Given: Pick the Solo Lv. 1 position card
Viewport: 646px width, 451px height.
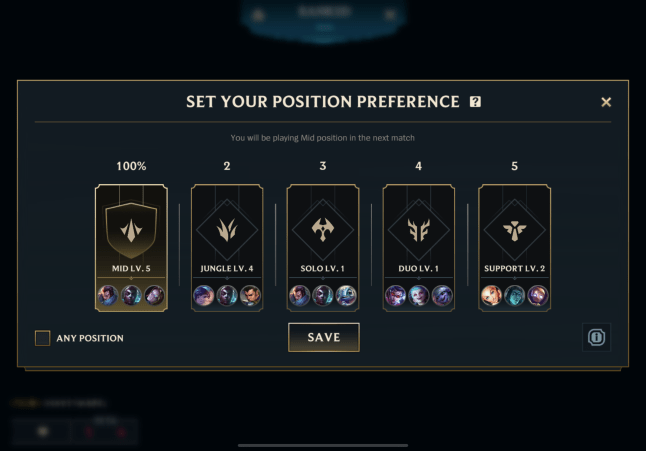Looking at the screenshot, I should point(323,245).
